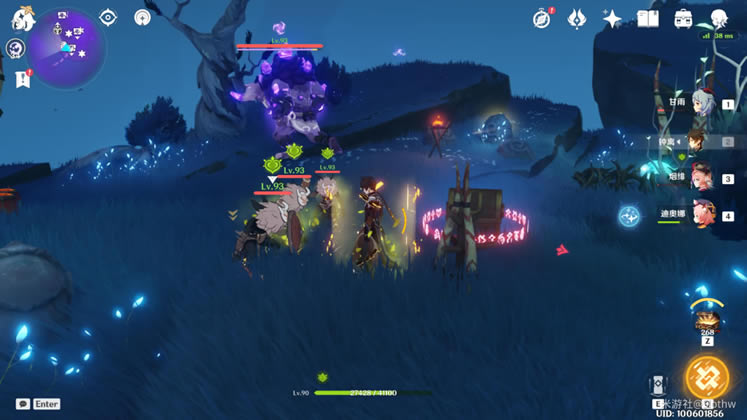Open the Paimon menu icon

click(22, 19)
